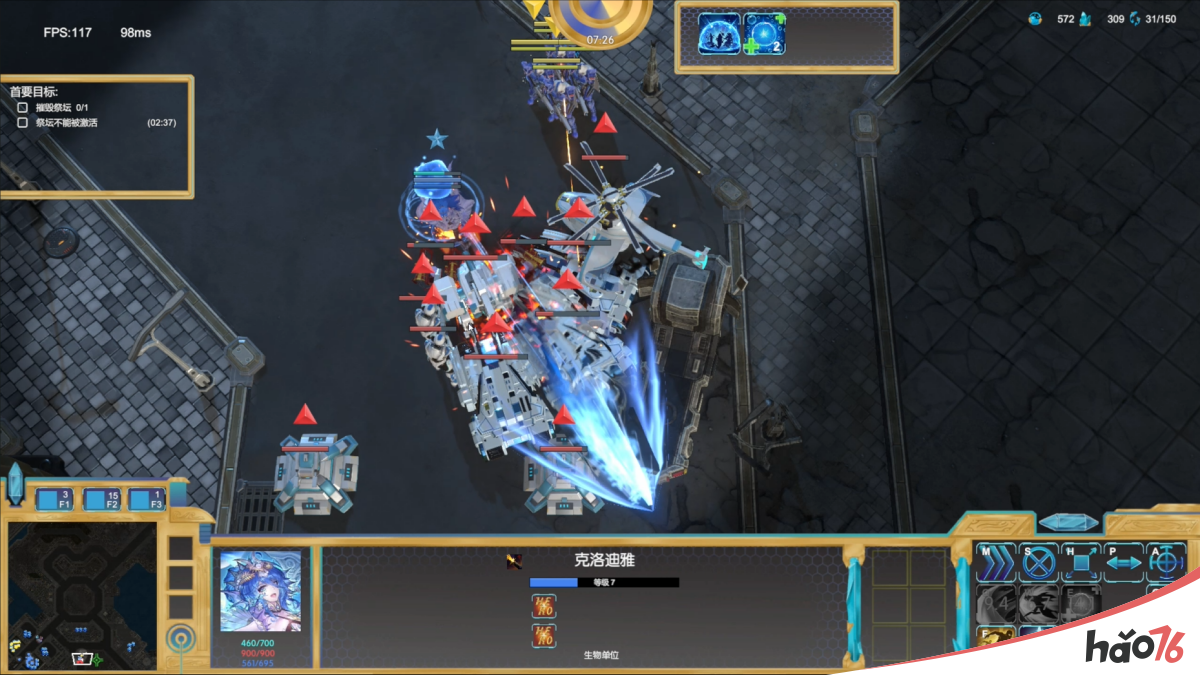Activate the top-bar blue shield ability
1200x675 pixels.
720,34
